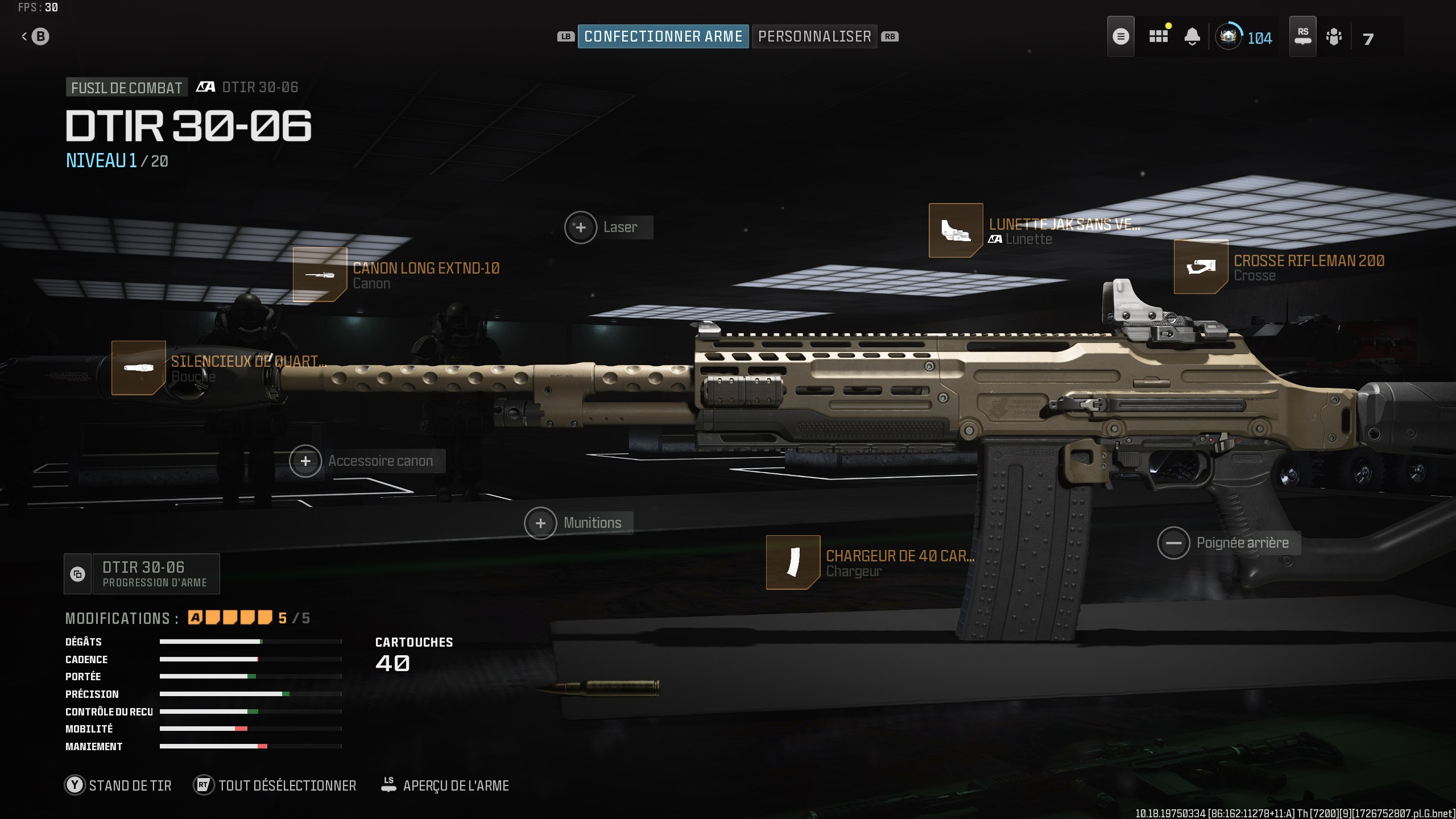1456x819 pixels.
Task: Open the social/friends controller icon
Action: pos(1335,36)
